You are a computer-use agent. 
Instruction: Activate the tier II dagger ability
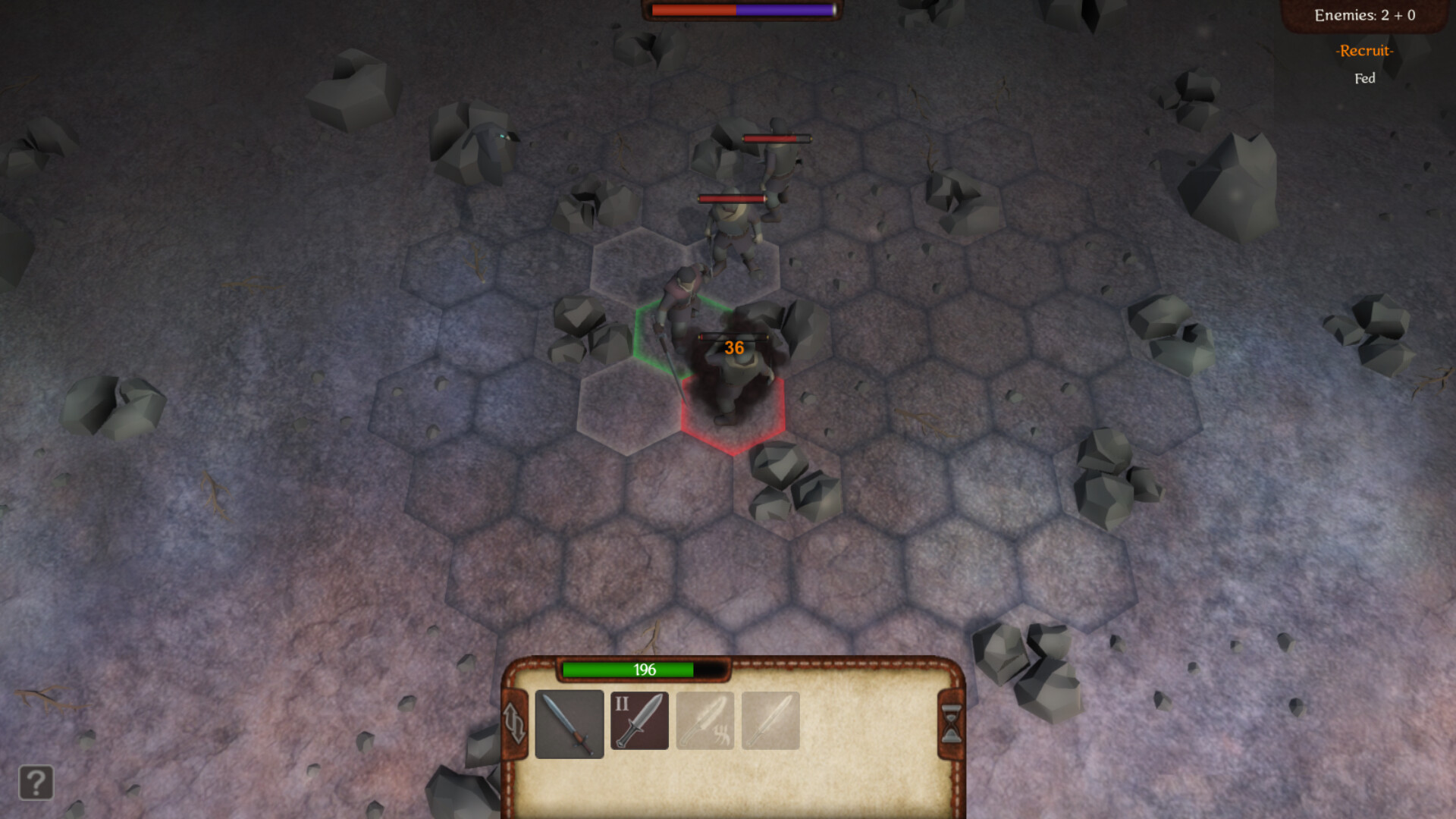(639, 721)
